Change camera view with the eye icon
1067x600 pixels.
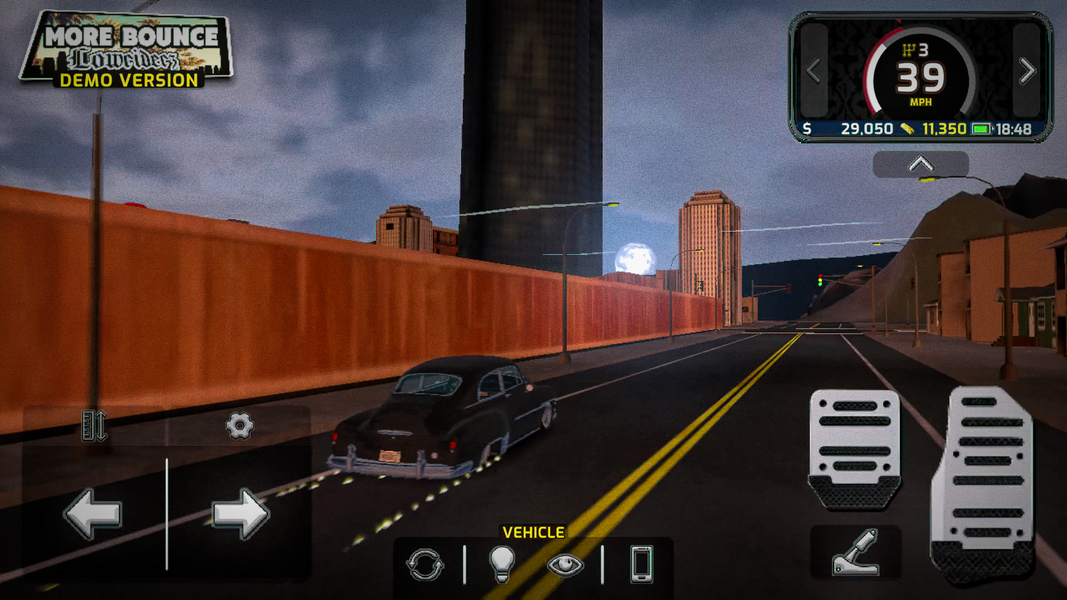(565, 565)
